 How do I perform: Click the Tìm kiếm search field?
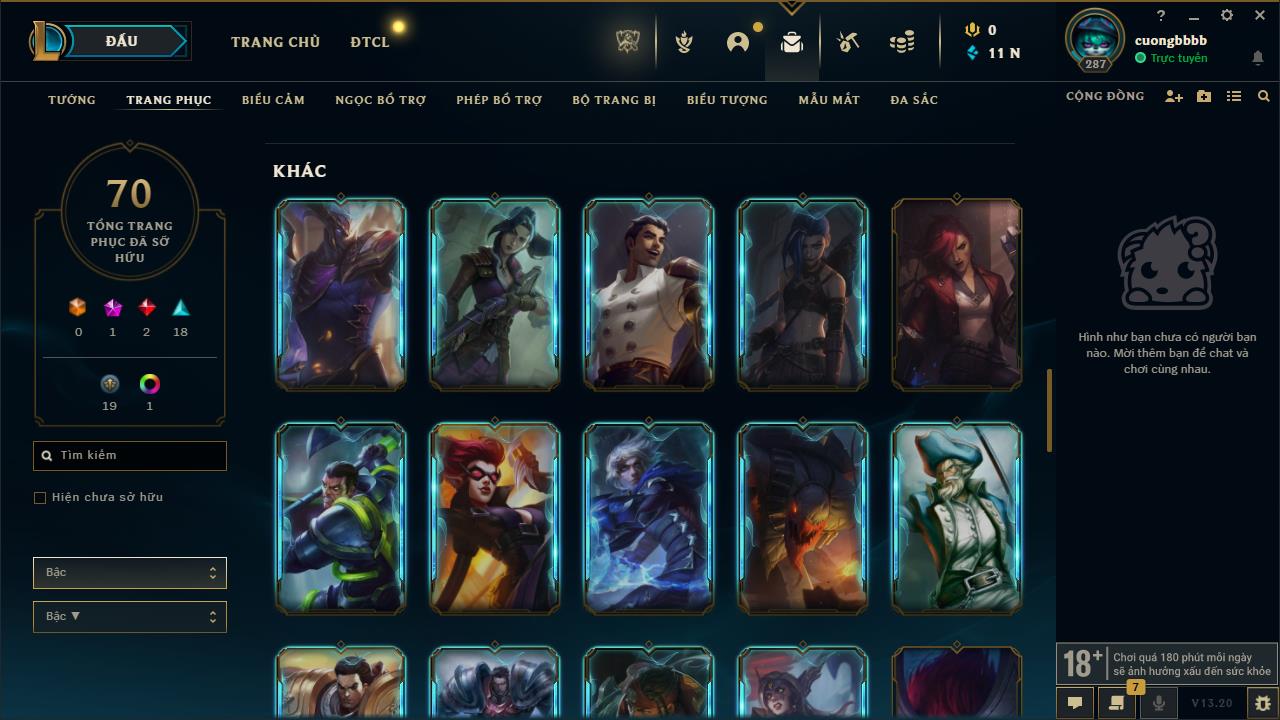coord(130,456)
